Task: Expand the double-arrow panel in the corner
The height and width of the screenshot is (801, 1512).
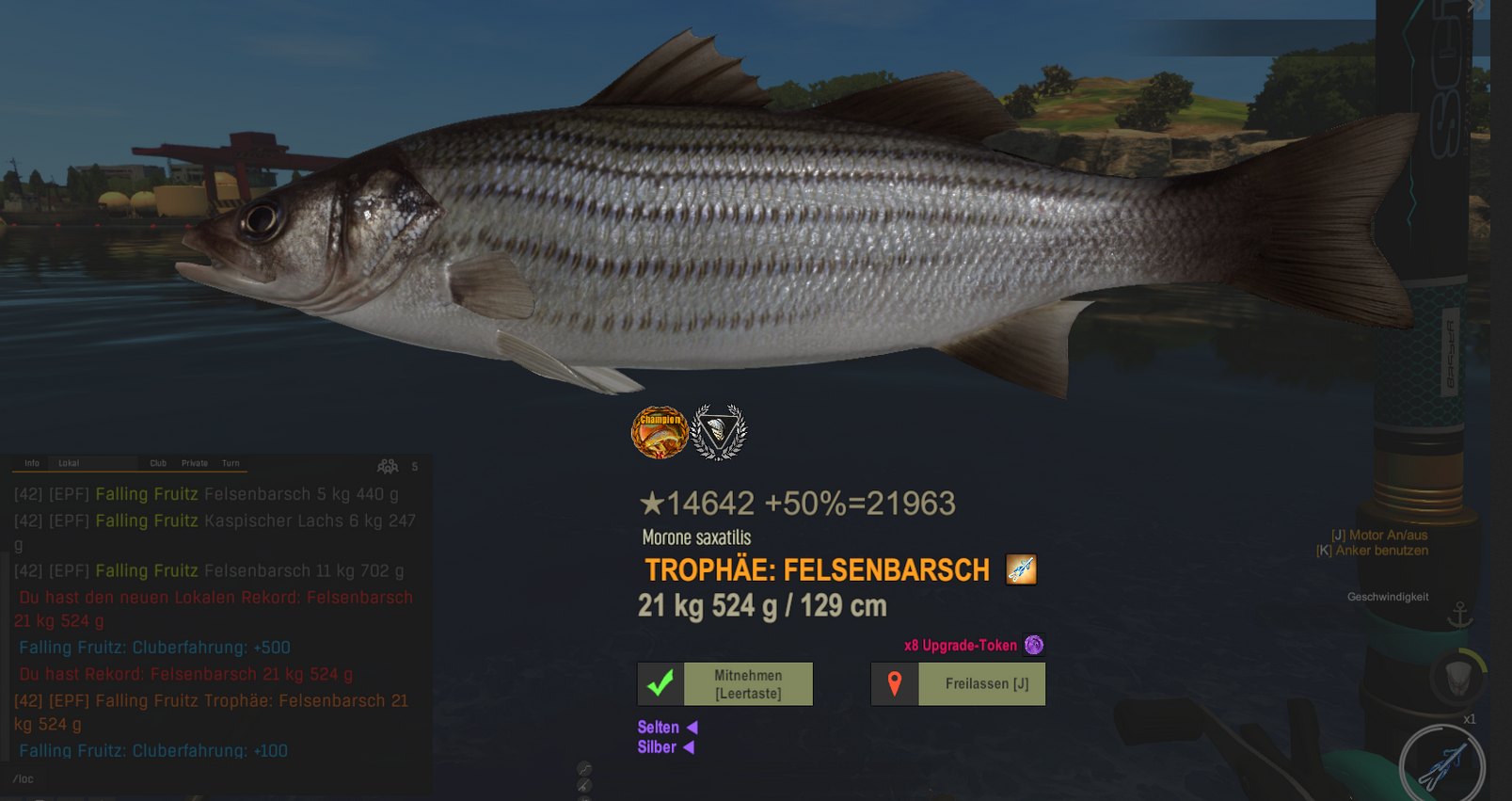Action: click(x=1475, y=7)
